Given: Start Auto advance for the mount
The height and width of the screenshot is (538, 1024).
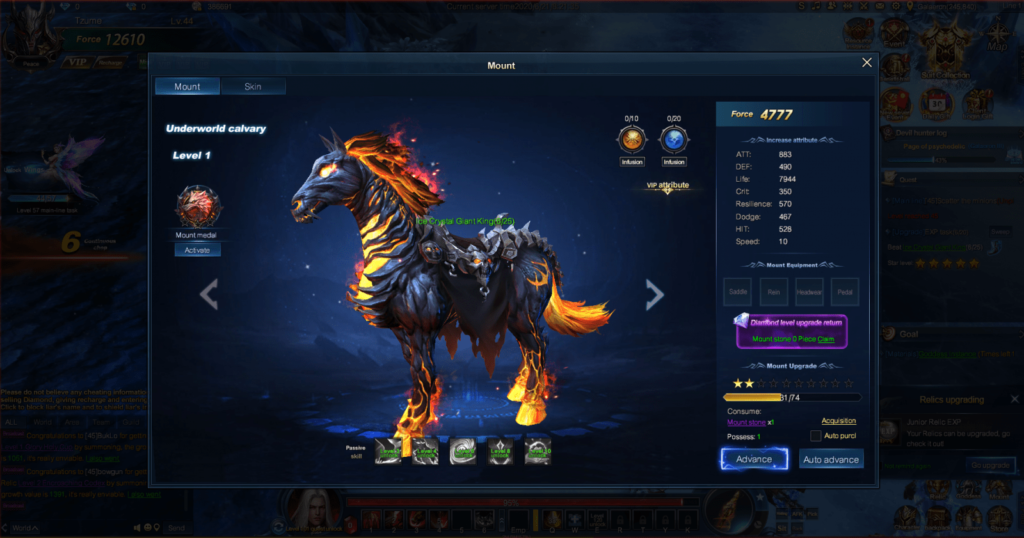Looking at the screenshot, I should pos(831,460).
